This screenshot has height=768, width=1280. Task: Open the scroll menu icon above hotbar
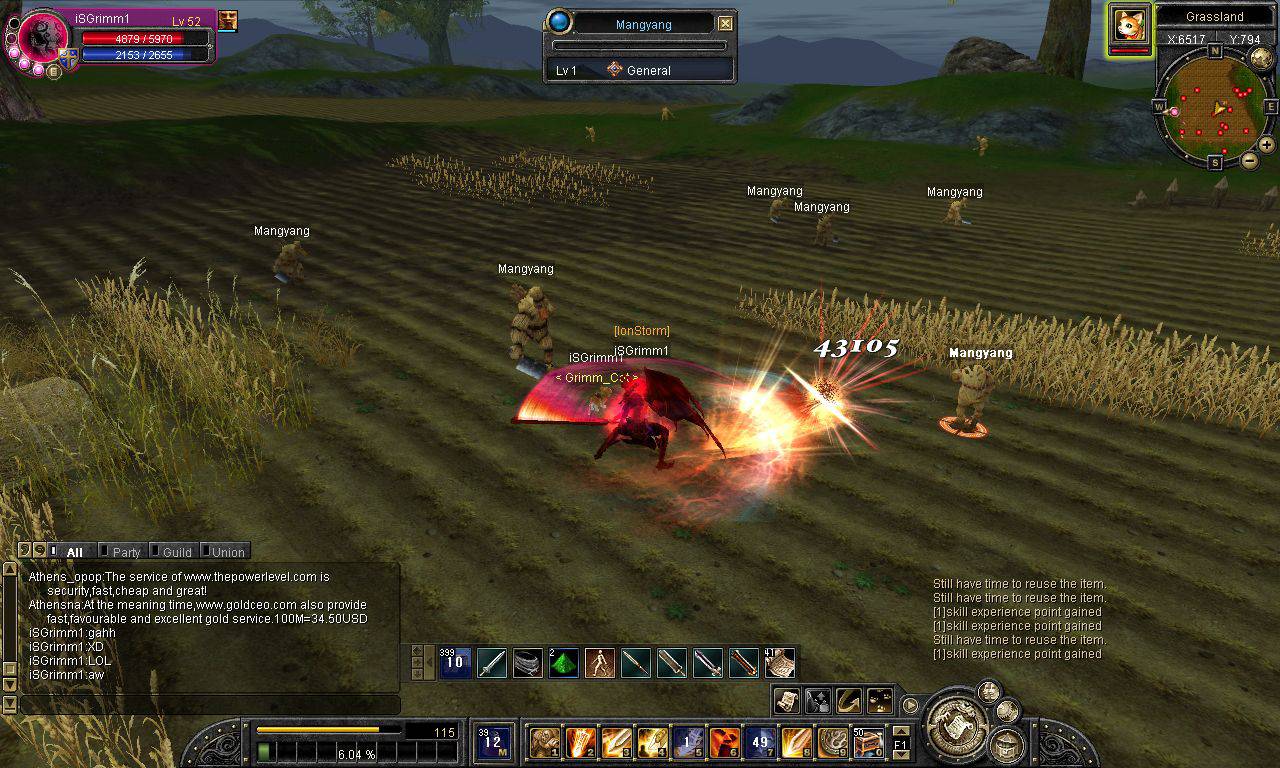coord(786,700)
